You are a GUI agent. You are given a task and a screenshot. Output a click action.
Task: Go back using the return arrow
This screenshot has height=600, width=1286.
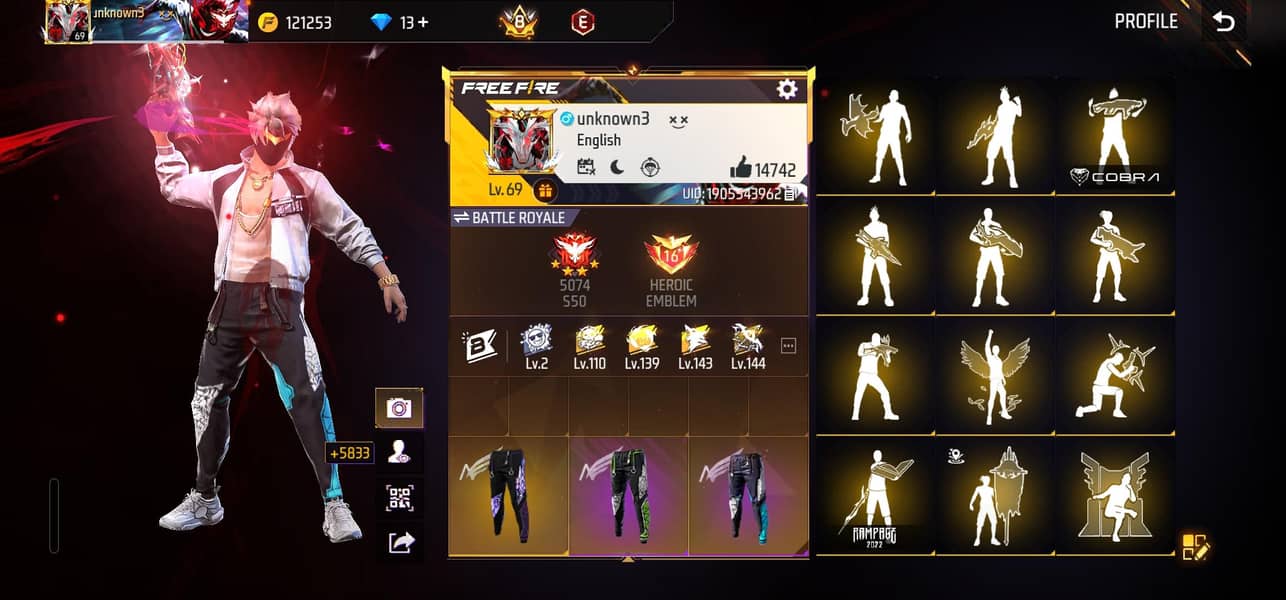(x=1224, y=23)
